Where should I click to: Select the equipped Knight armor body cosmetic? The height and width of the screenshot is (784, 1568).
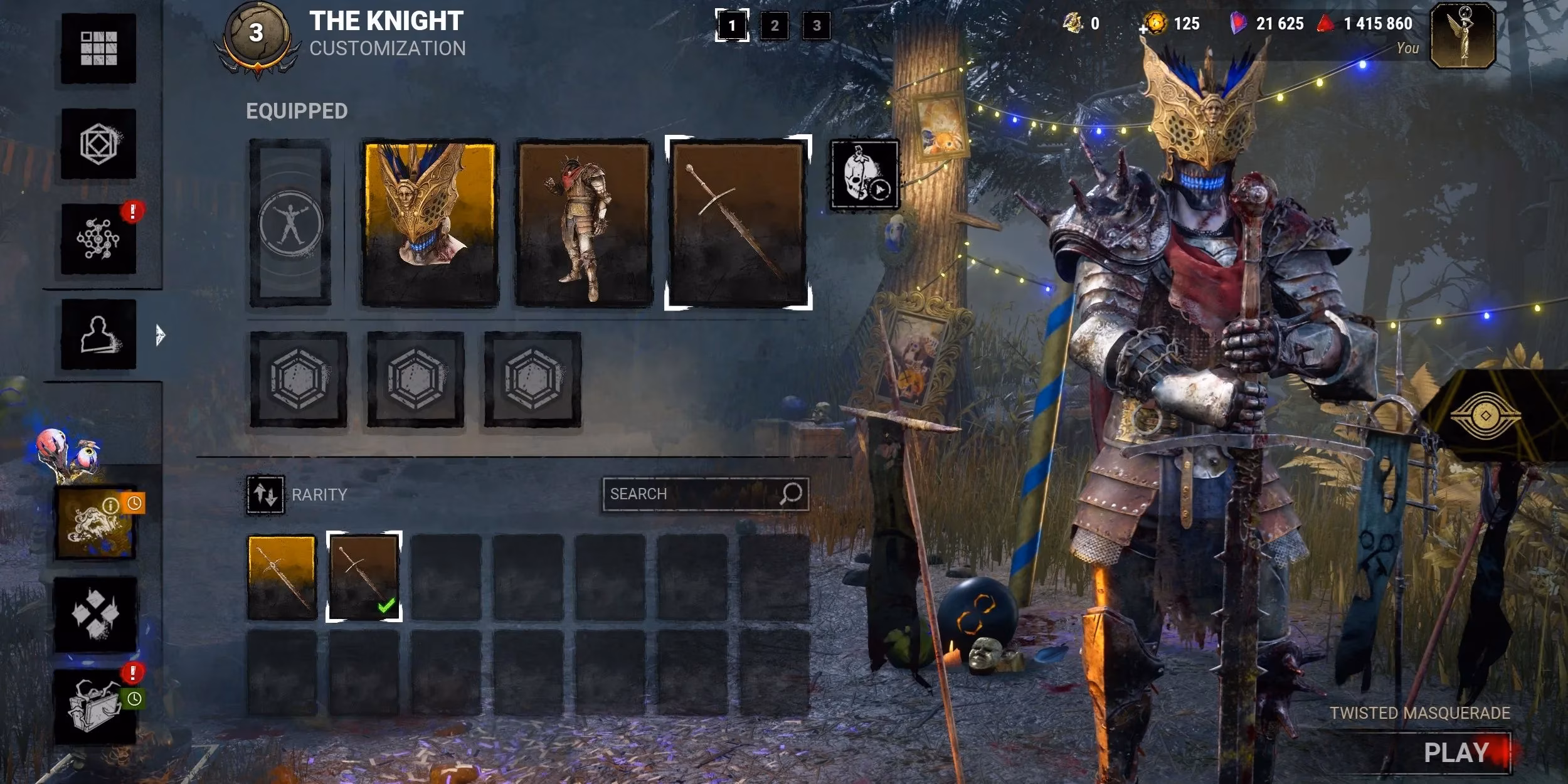point(583,223)
